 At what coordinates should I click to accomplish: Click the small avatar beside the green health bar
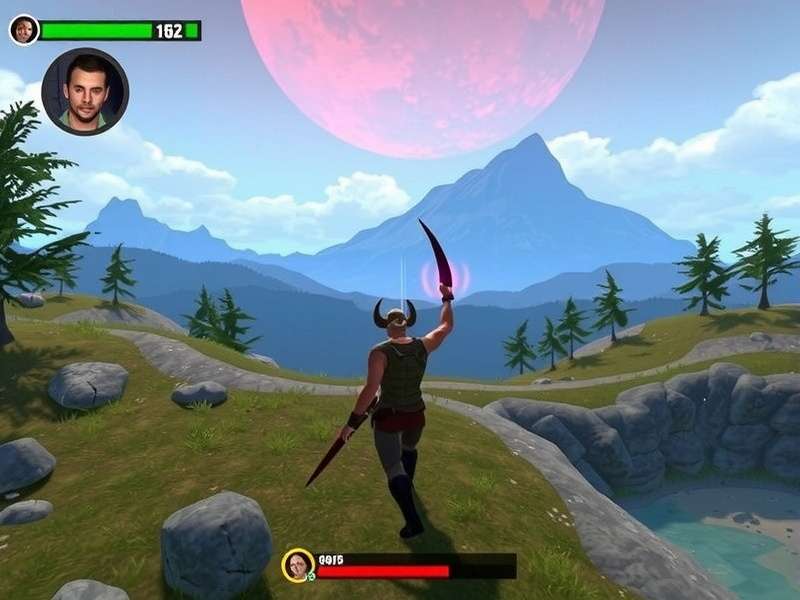tap(24, 30)
